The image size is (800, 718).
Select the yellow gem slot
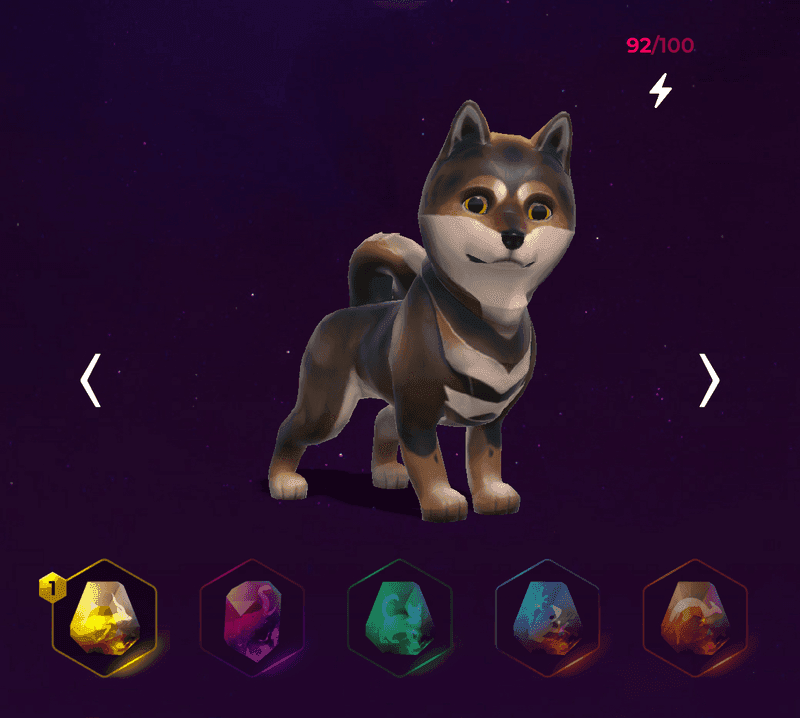[x=104, y=619]
